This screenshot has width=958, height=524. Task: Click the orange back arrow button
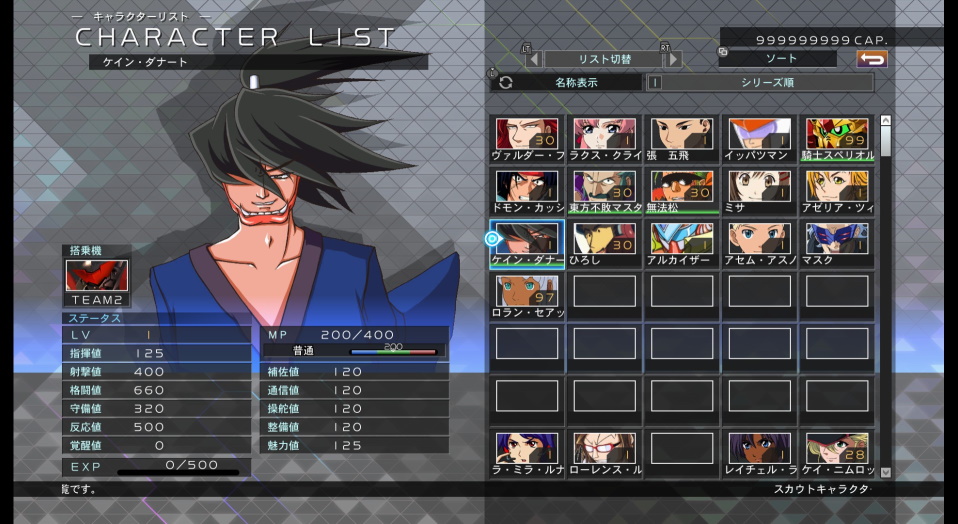coord(871,59)
